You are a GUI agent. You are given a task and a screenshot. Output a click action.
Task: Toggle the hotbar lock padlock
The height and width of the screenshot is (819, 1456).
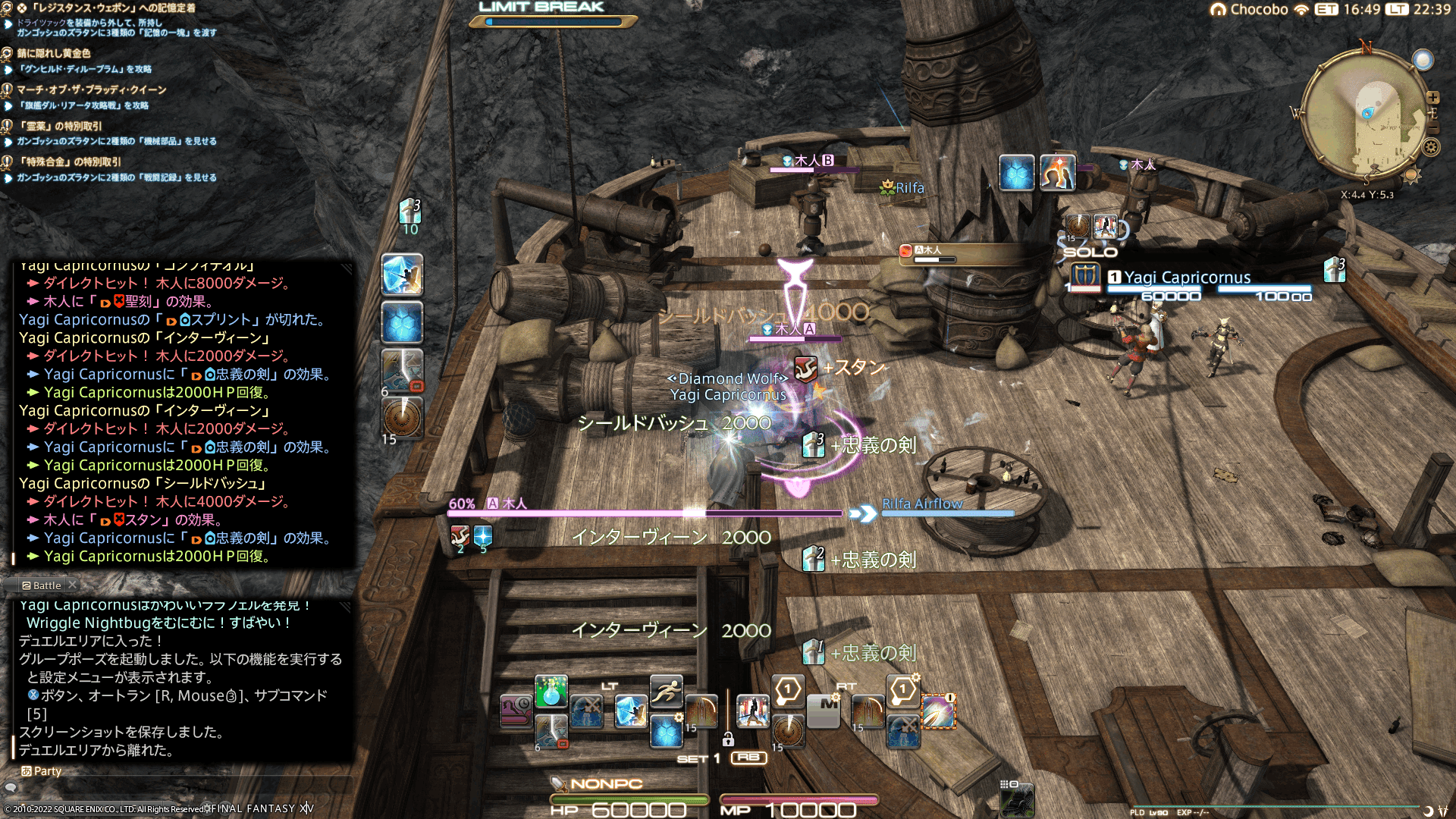point(728,739)
